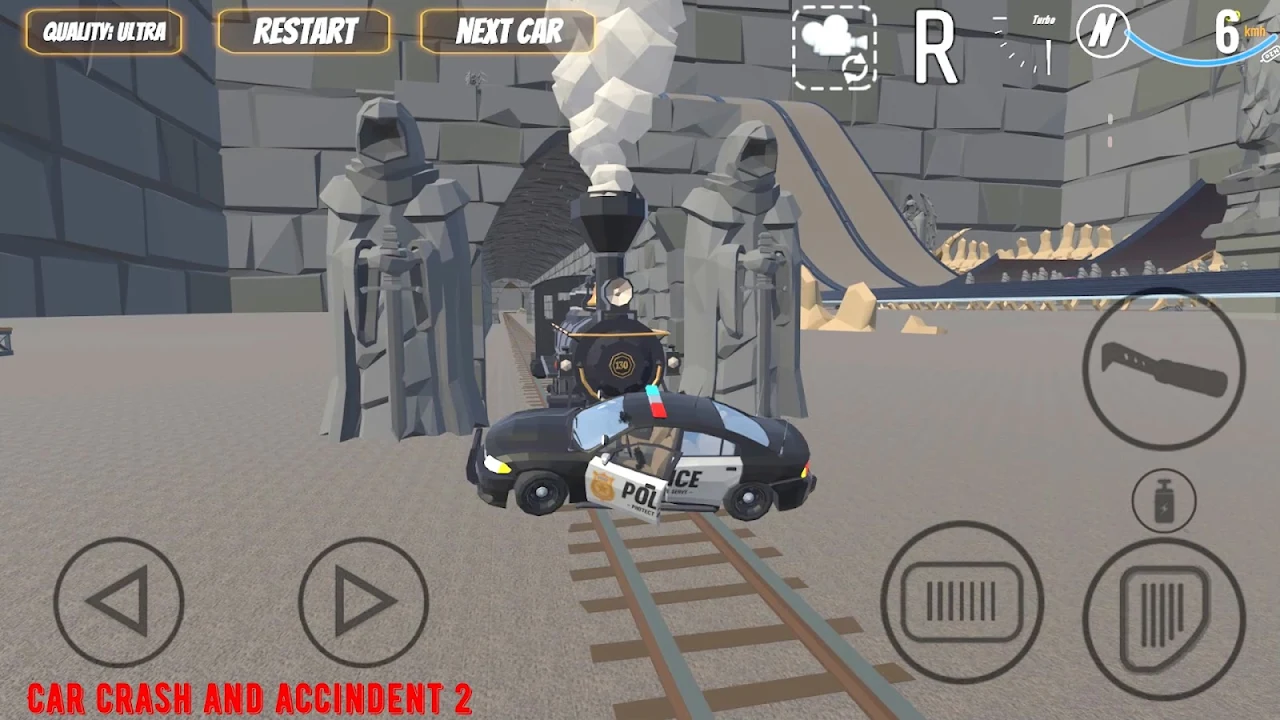Change the camera view icon
Viewport: 1280px width, 720px height.
click(834, 47)
